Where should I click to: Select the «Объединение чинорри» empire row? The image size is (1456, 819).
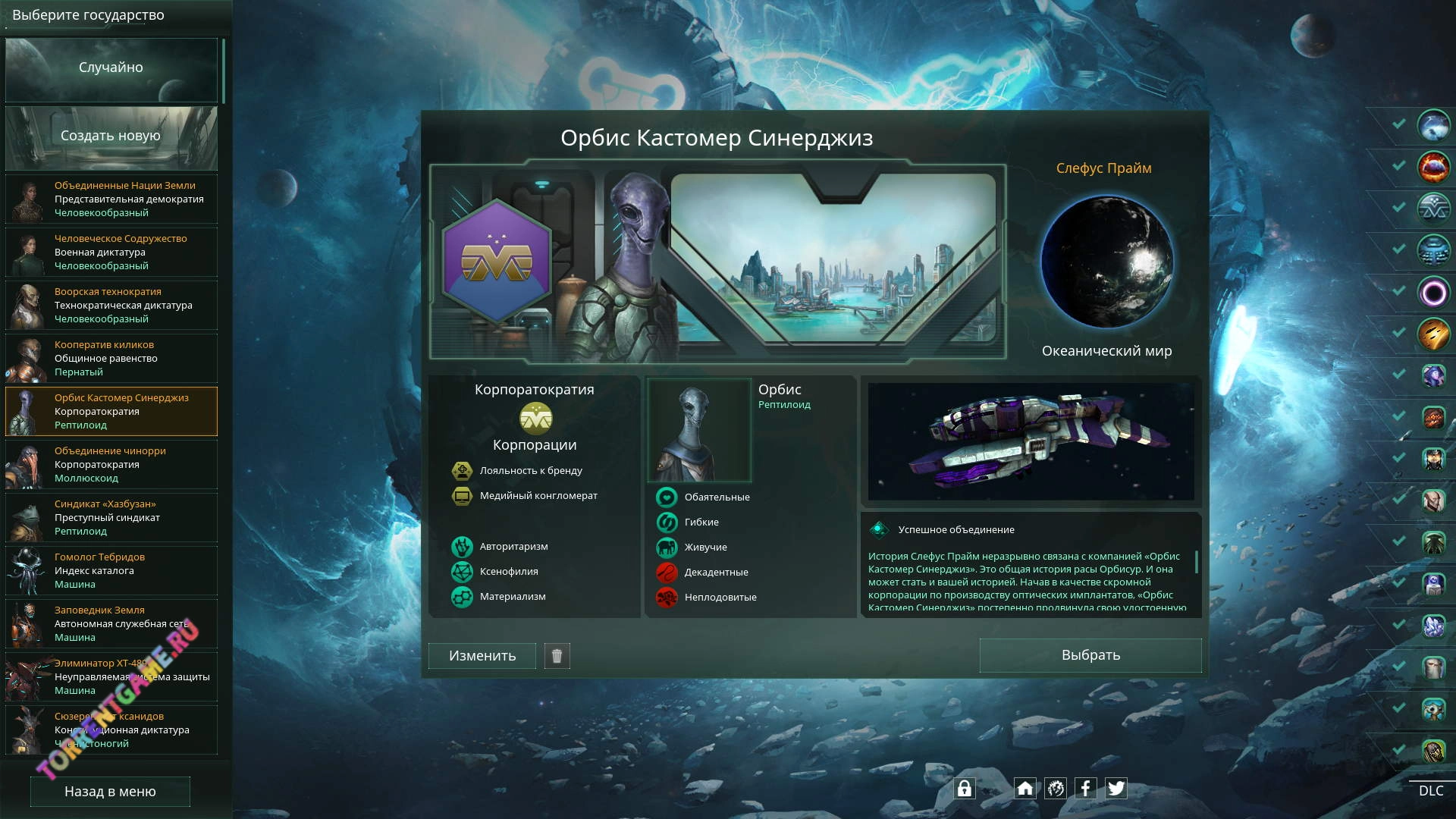tap(111, 465)
